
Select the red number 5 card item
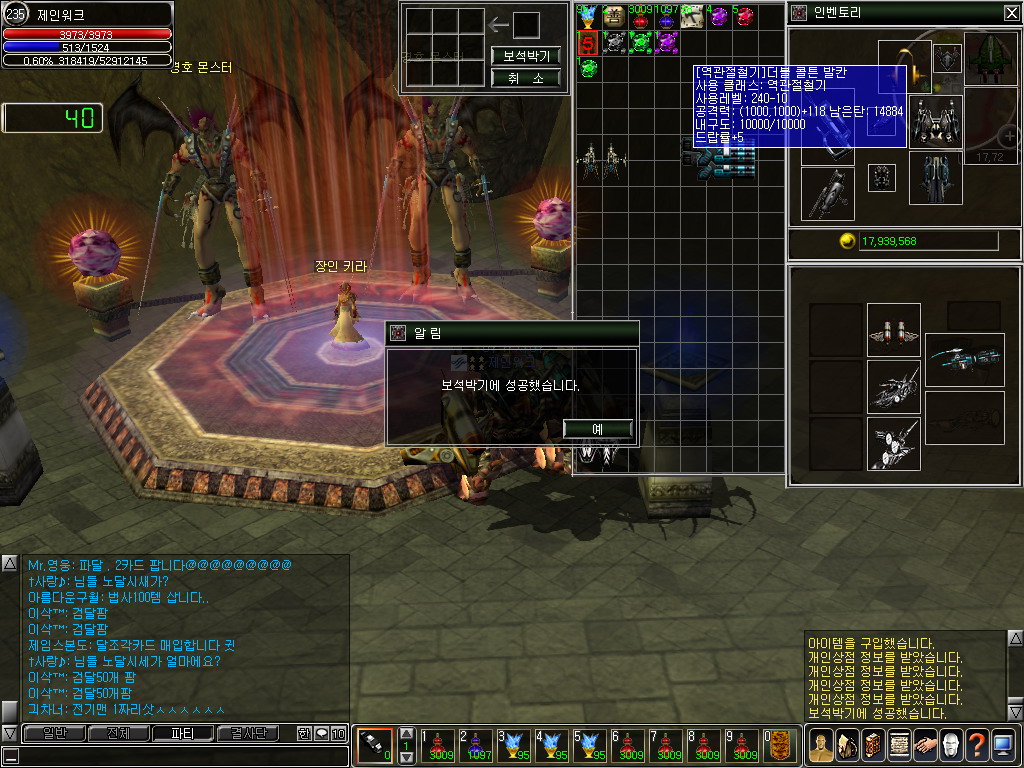(x=588, y=42)
